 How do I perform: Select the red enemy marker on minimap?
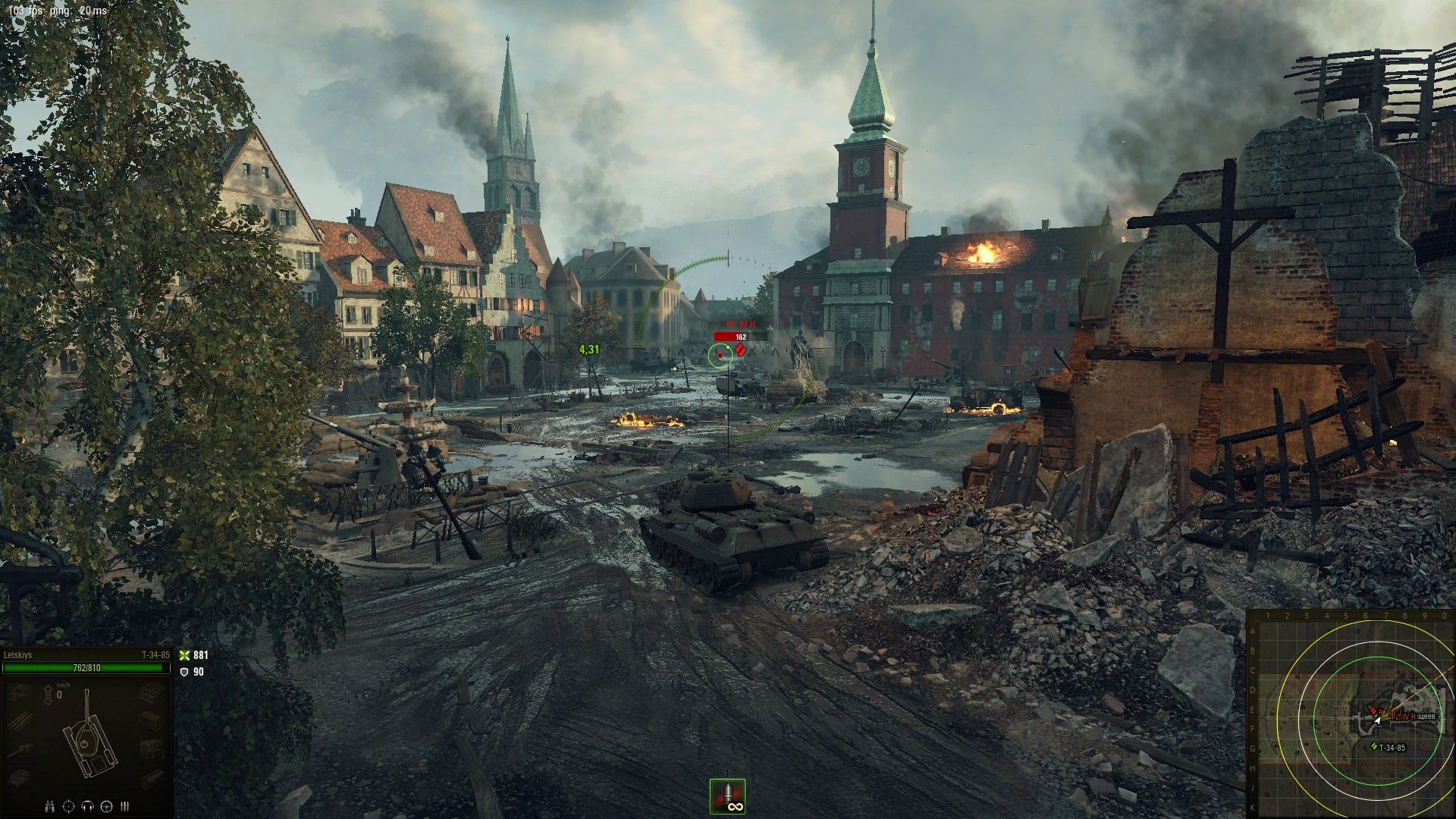[1373, 711]
